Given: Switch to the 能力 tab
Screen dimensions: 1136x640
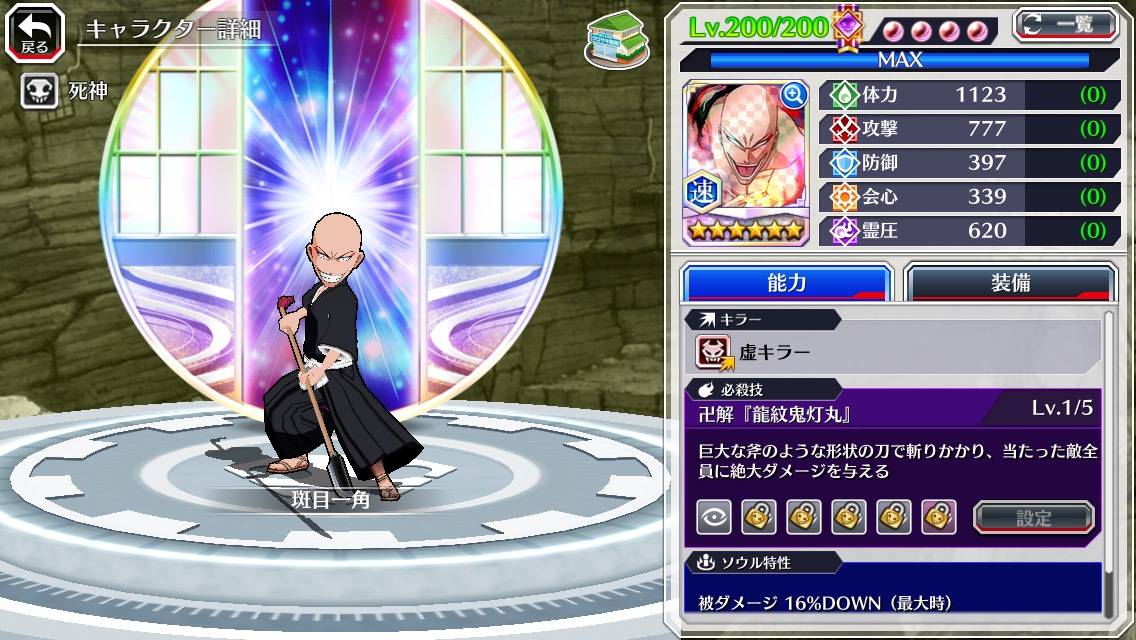Looking at the screenshot, I should click(786, 283).
